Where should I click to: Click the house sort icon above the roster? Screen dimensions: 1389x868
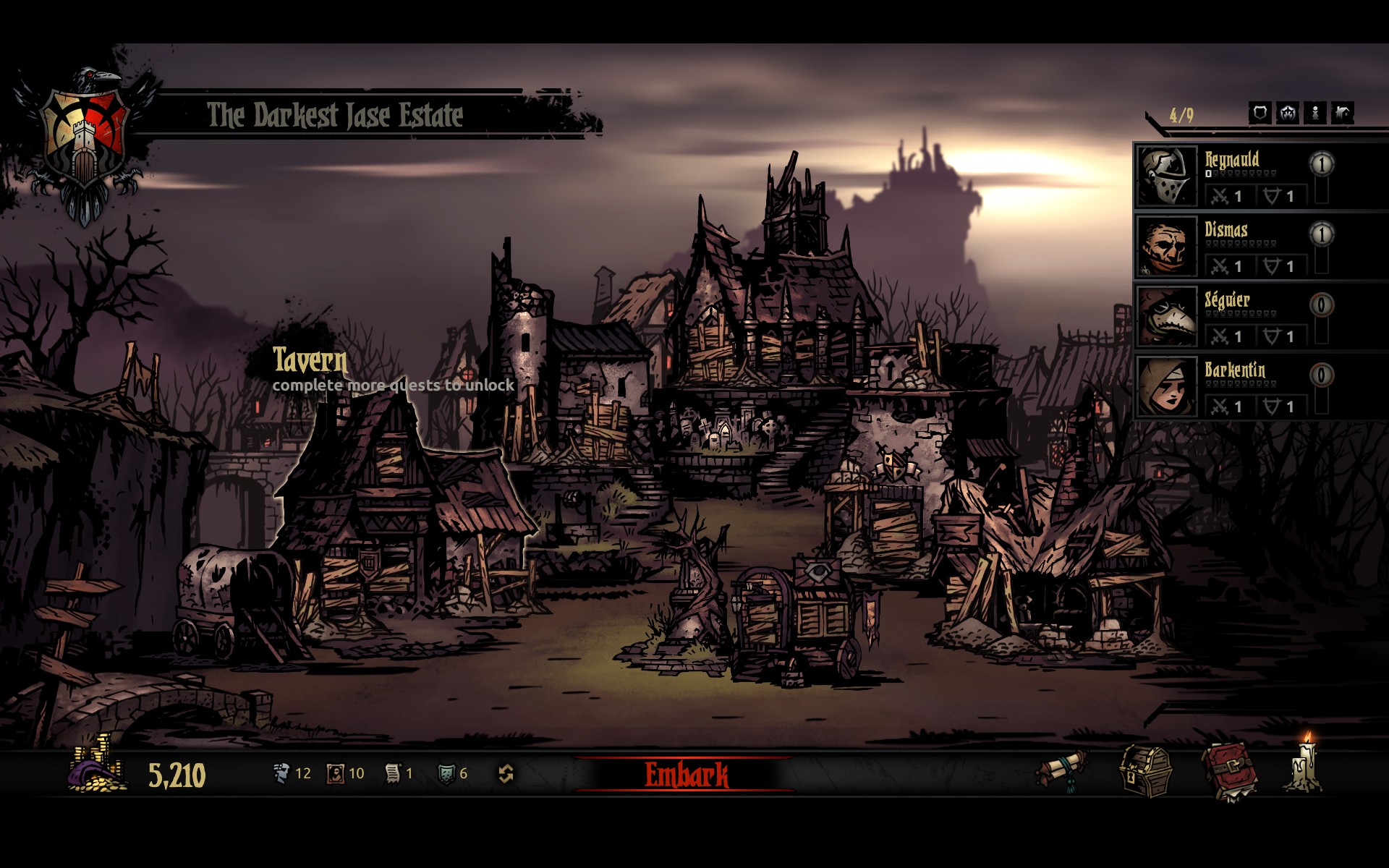1343,113
